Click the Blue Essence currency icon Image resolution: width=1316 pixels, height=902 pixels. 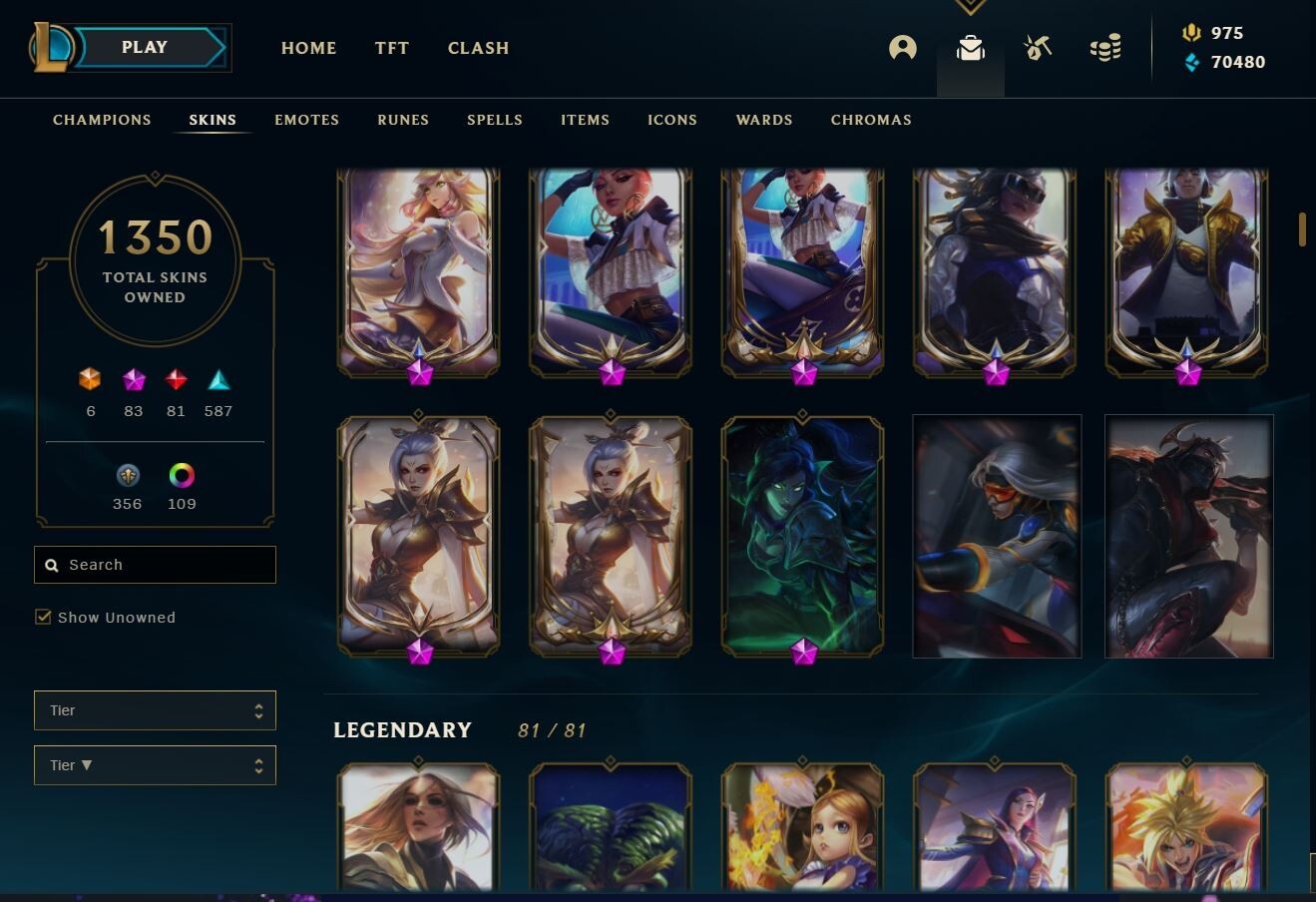click(1189, 62)
